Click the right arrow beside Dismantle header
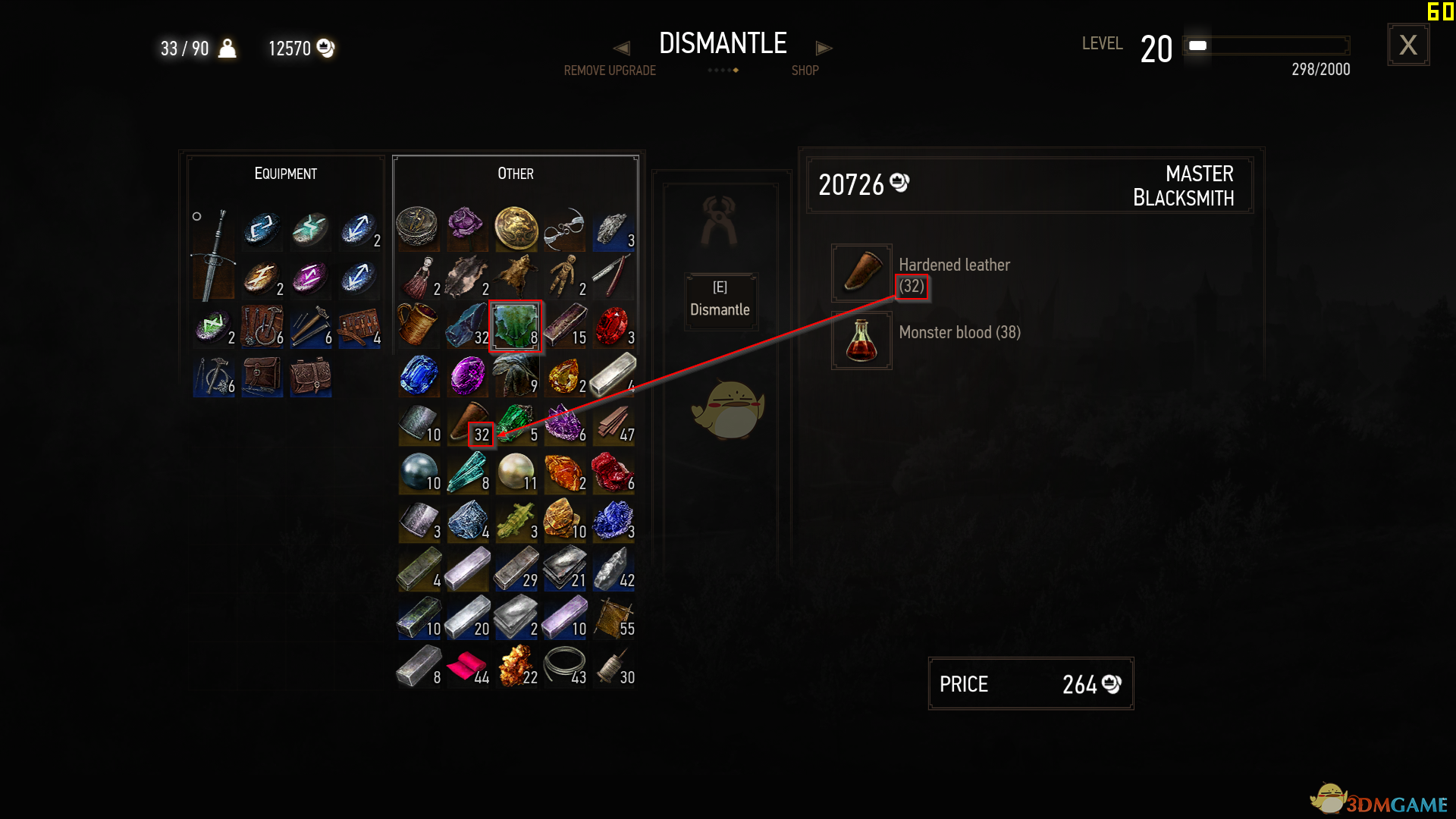The width and height of the screenshot is (1456, 819). pos(825,48)
